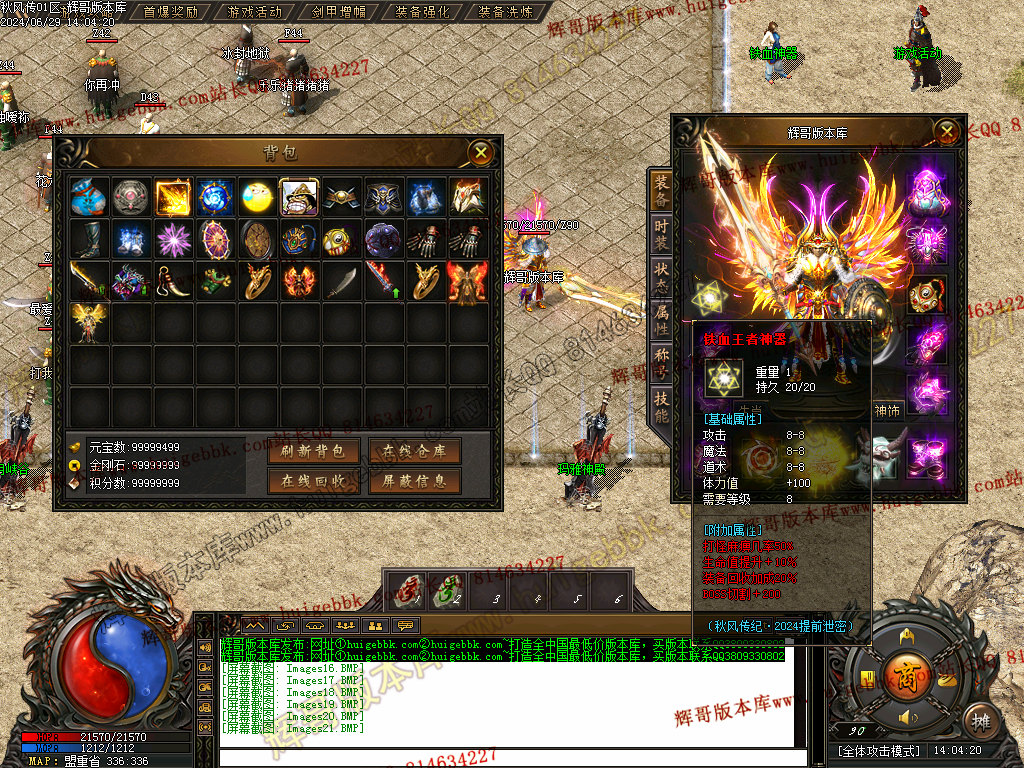Open the 游戏活动 game events menu
The height and width of the screenshot is (768, 1024).
(x=255, y=12)
